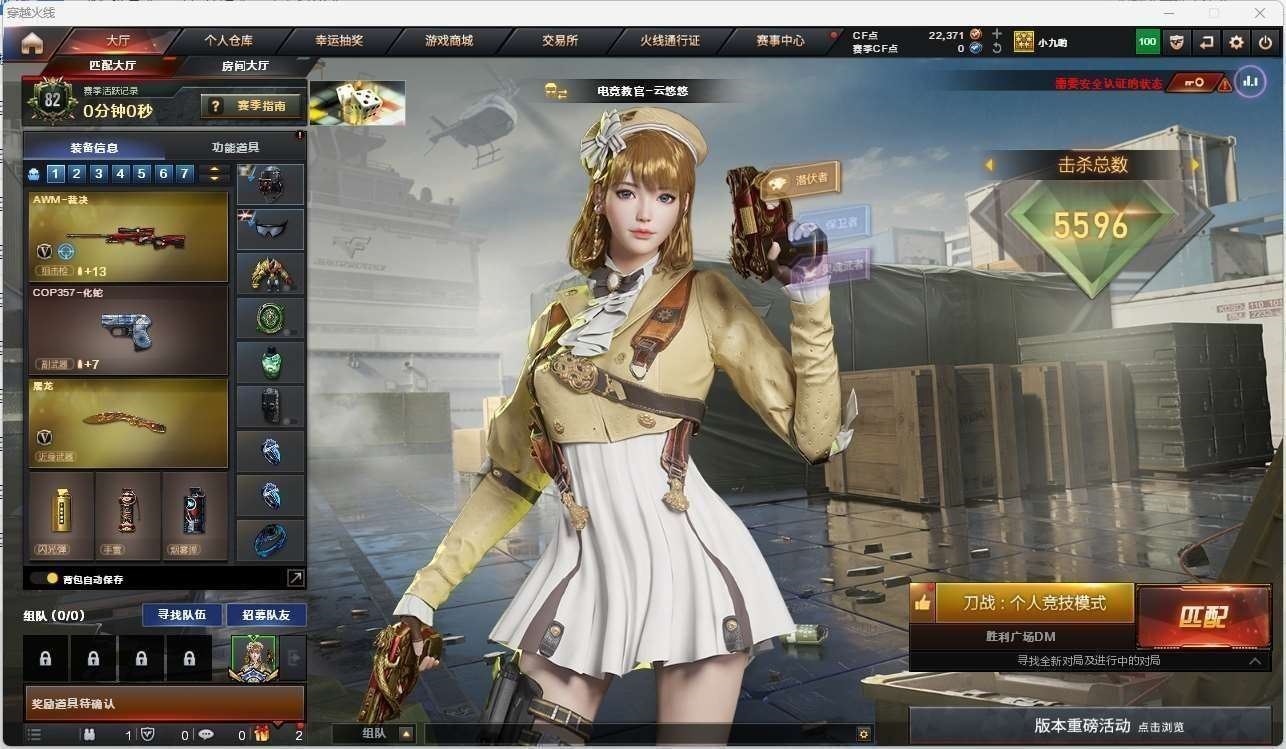This screenshot has width=1286, height=749.
Task: Choose backpack loadout number 3
Action: [98, 174]
